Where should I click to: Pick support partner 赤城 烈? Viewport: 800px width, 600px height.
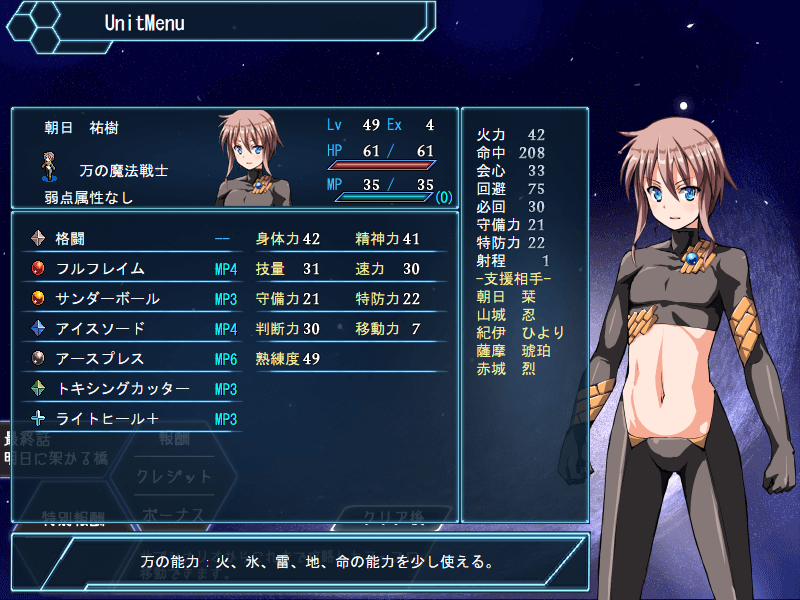coord(507,369)
